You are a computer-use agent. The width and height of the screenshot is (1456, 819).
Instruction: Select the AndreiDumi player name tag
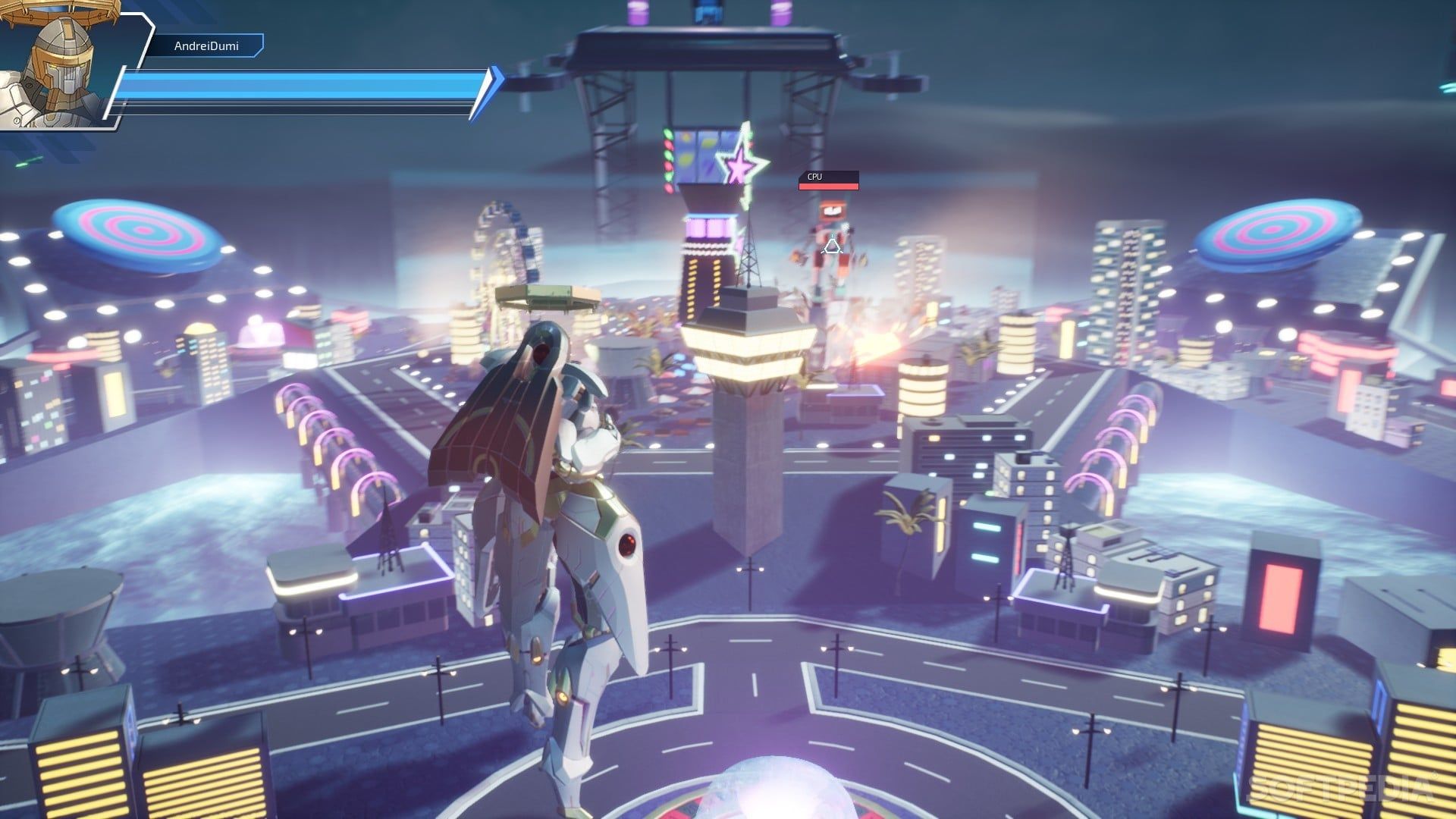(206, 46)
